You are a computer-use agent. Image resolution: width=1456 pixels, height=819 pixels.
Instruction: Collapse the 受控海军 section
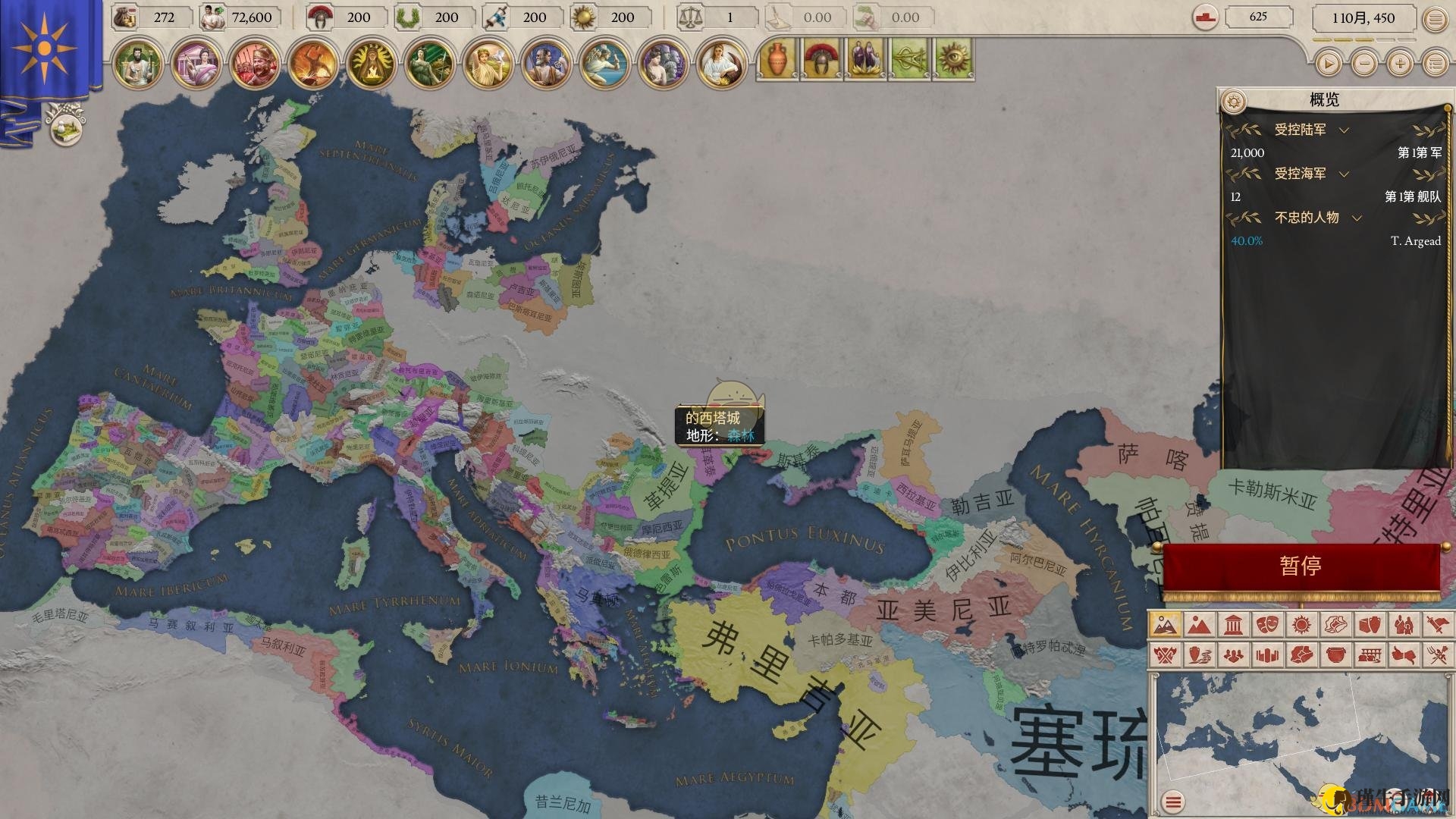pyautogui.click(x=1344, y=174)
